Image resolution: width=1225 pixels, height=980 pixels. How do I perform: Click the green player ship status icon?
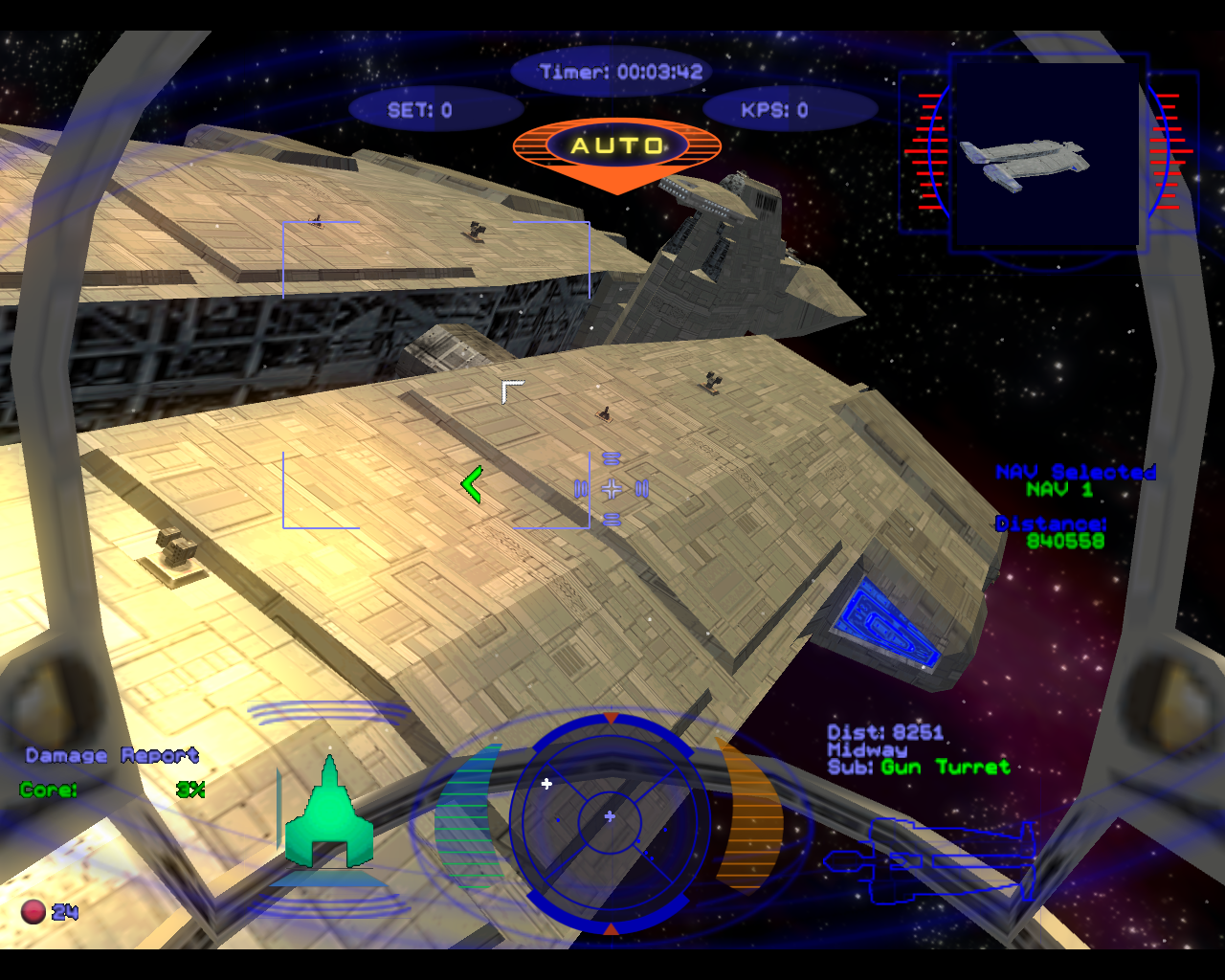[328, 816]
